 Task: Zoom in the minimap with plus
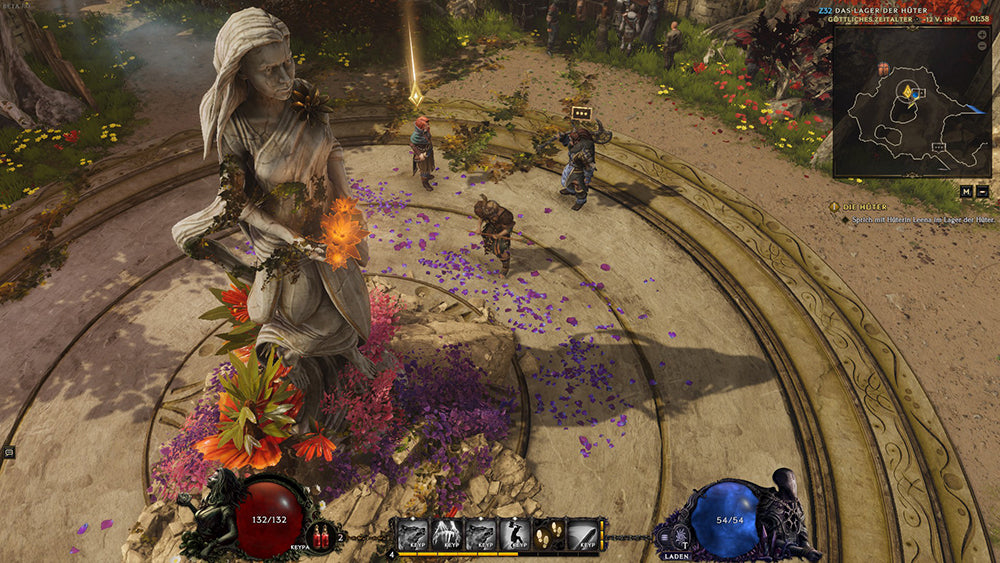[x=982, y=35]
